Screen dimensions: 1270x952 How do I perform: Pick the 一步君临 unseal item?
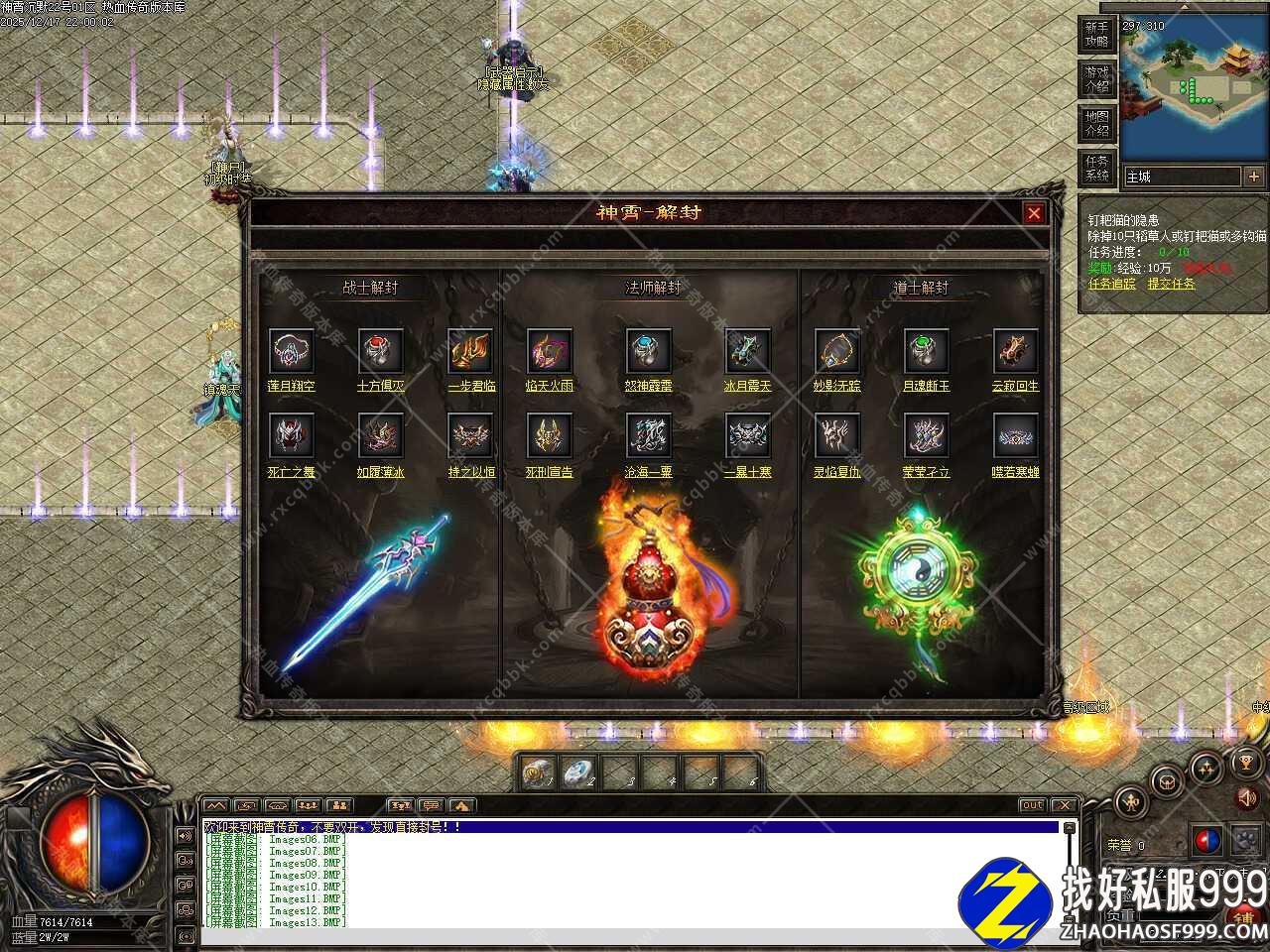[x=470, y=351]
